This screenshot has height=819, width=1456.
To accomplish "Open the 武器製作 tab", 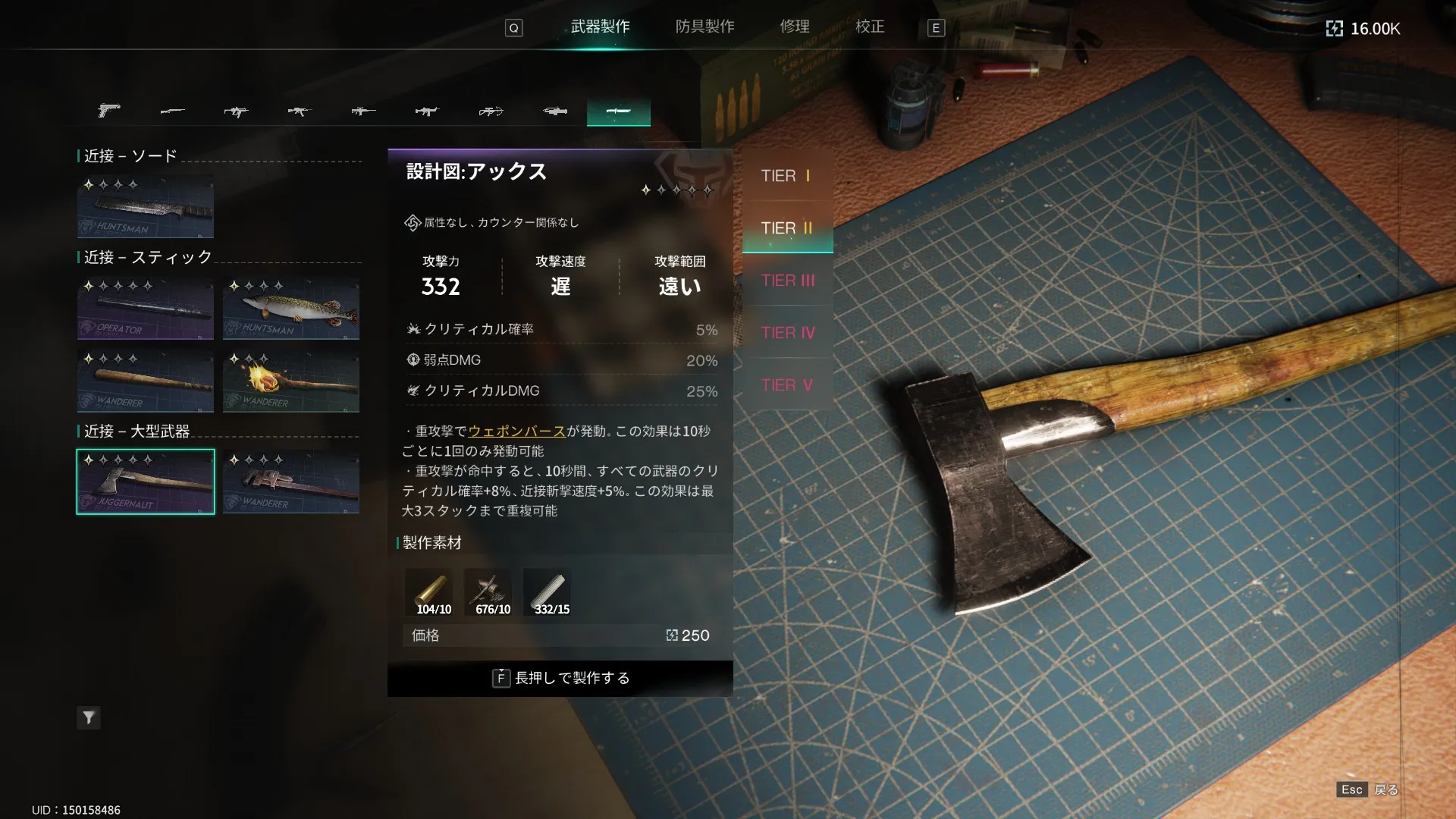I will pos(600,27).
